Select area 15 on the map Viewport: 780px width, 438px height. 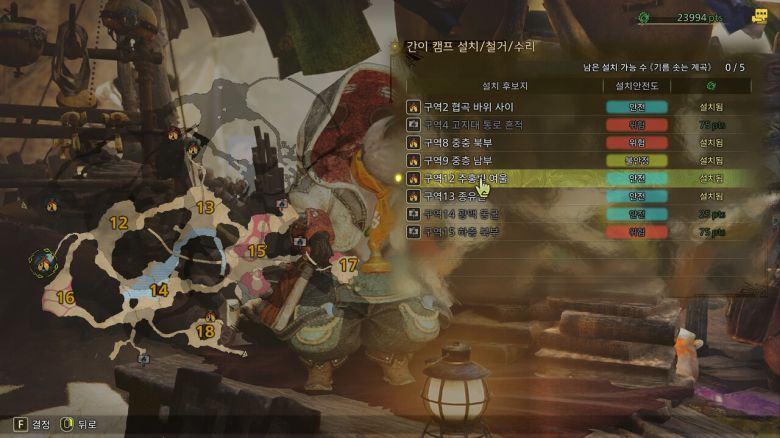pos(257,250)
